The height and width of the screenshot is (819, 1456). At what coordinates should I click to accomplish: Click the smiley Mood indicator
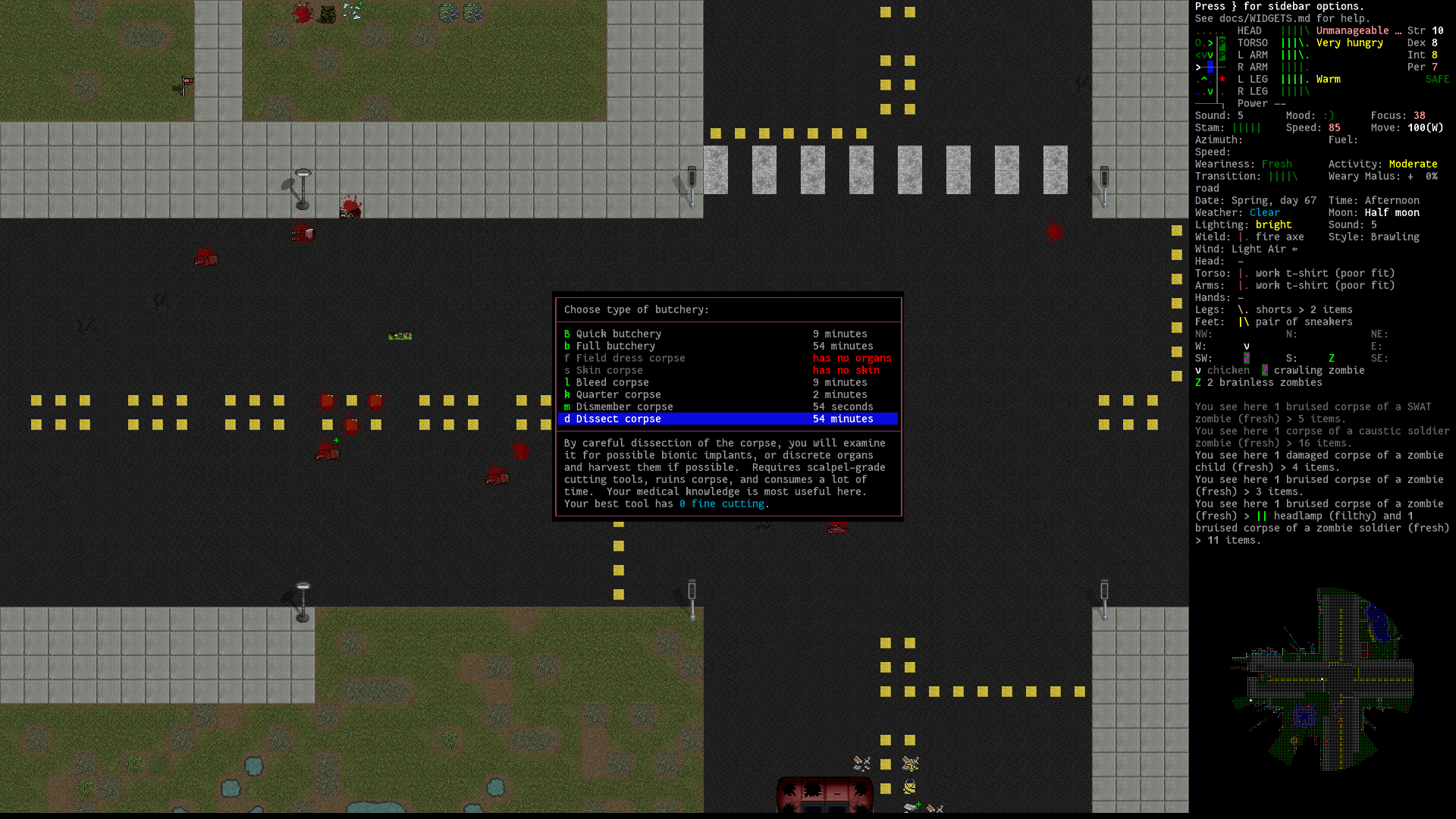(1329, 115)
